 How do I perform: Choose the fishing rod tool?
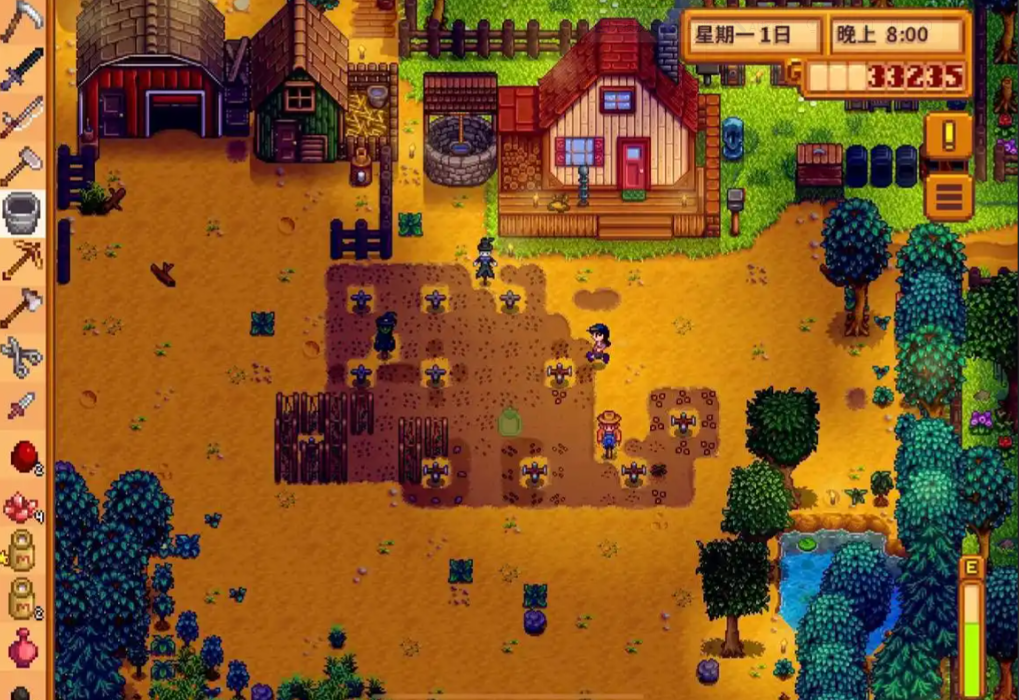(x=21, y=116)
